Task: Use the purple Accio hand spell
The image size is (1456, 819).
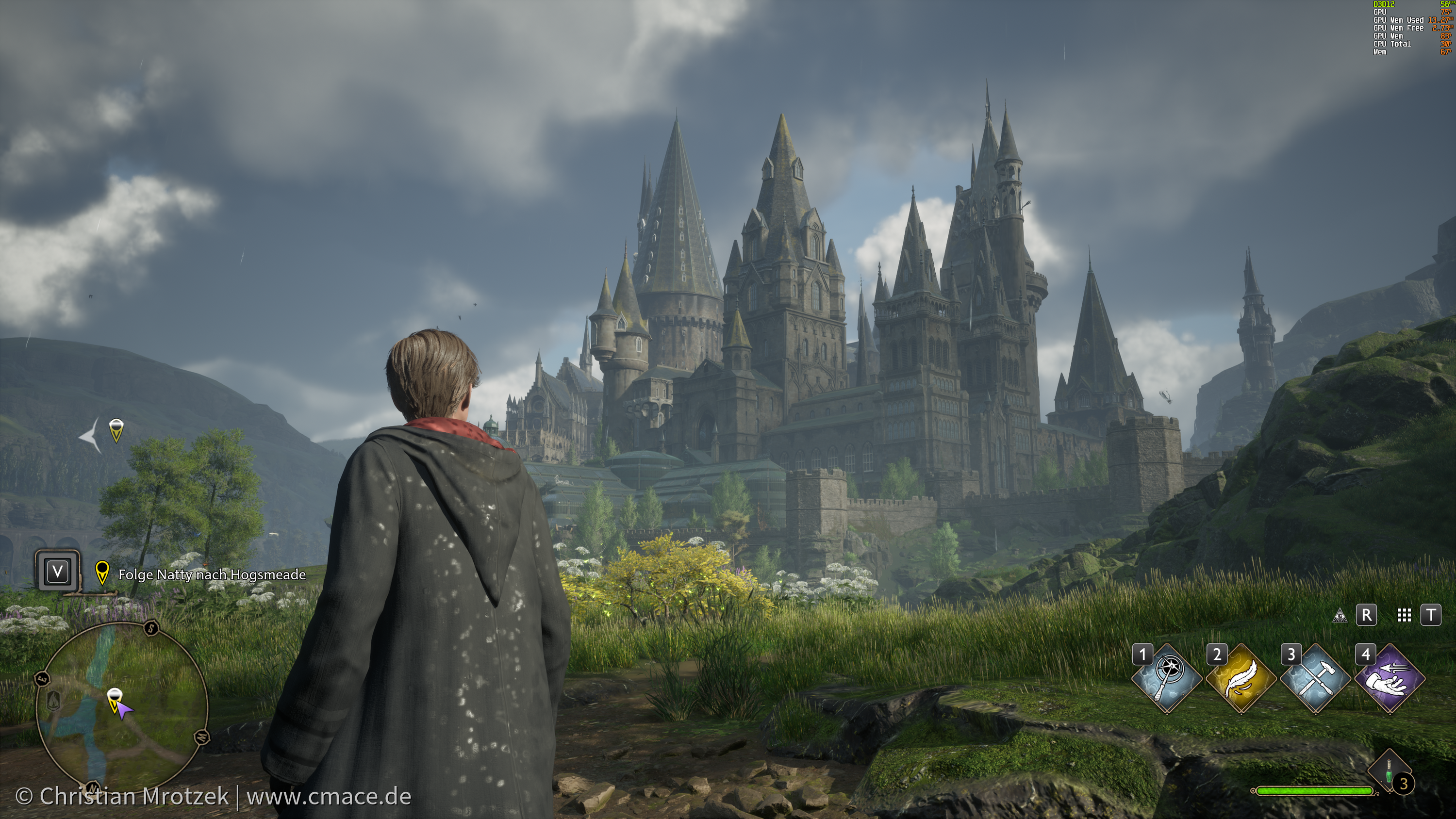Action: 1390,679
